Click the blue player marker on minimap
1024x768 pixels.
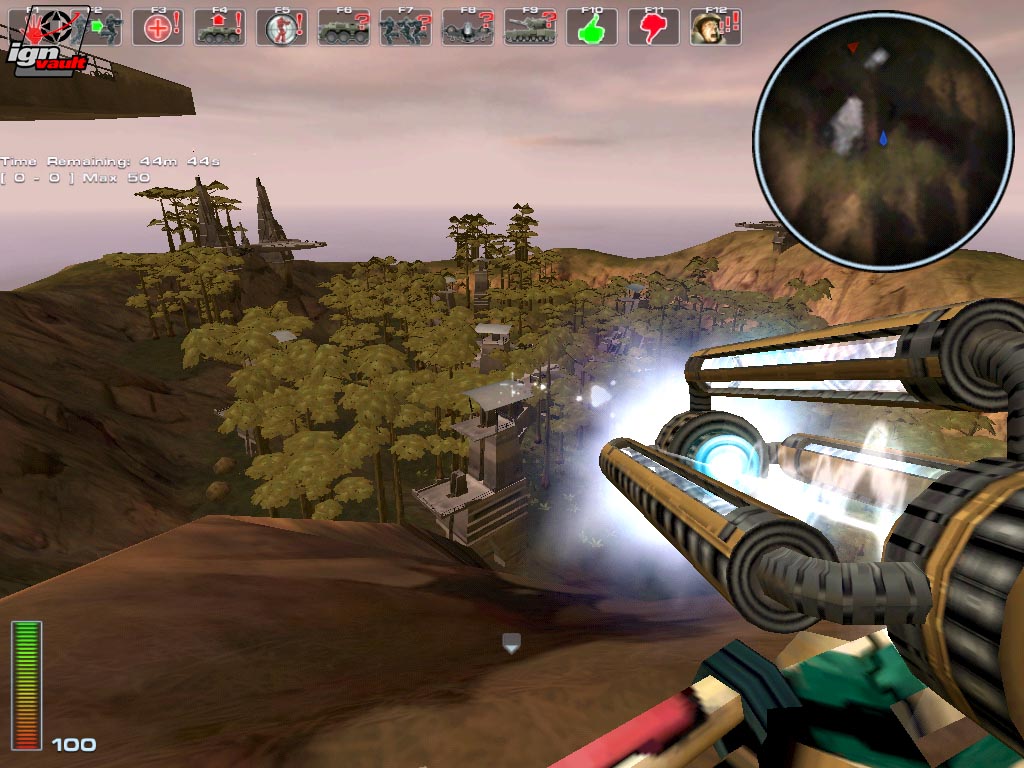pyautogui.click(x=884, y=138)
